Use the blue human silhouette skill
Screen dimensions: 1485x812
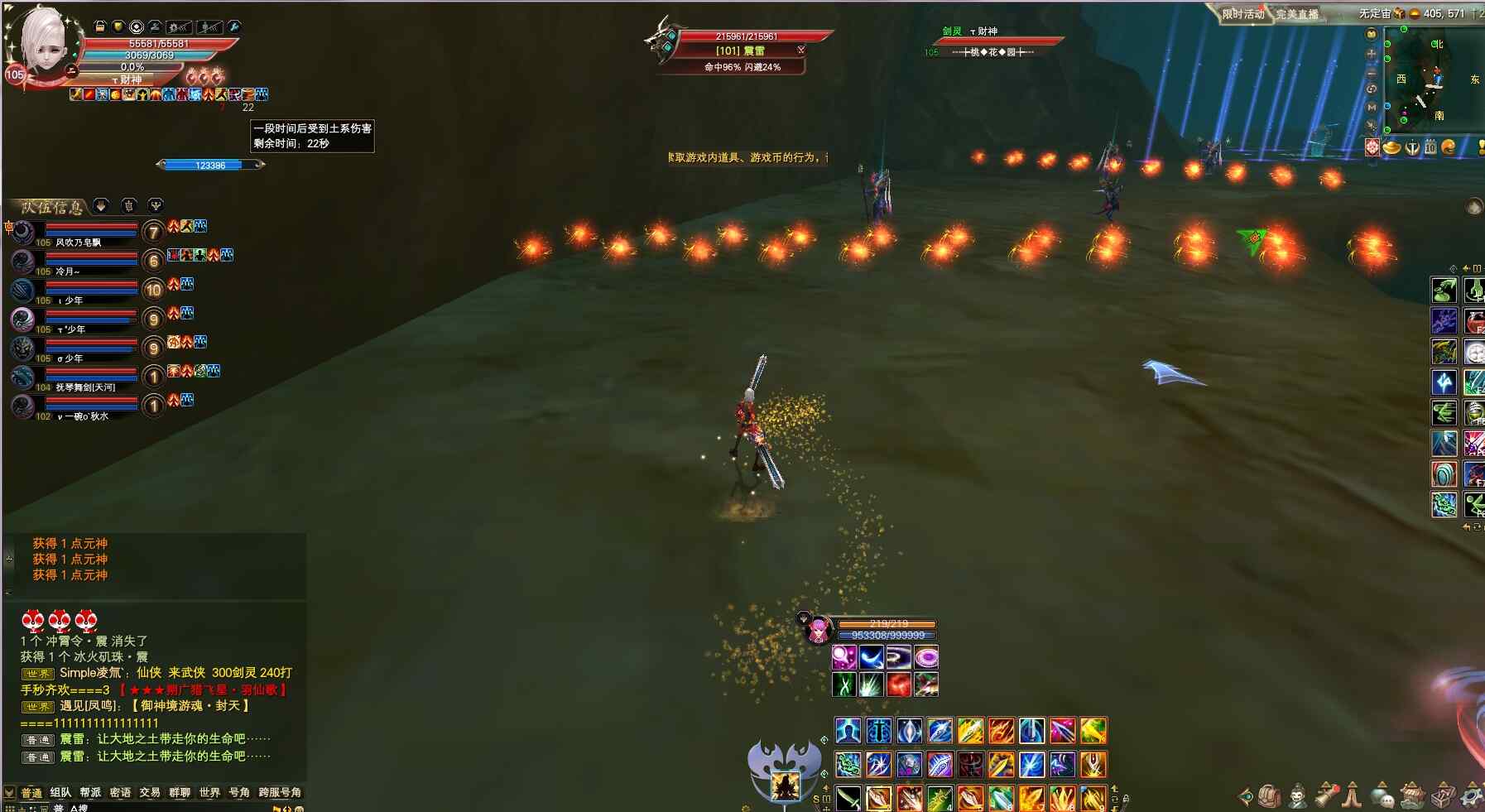coord(848,731)
